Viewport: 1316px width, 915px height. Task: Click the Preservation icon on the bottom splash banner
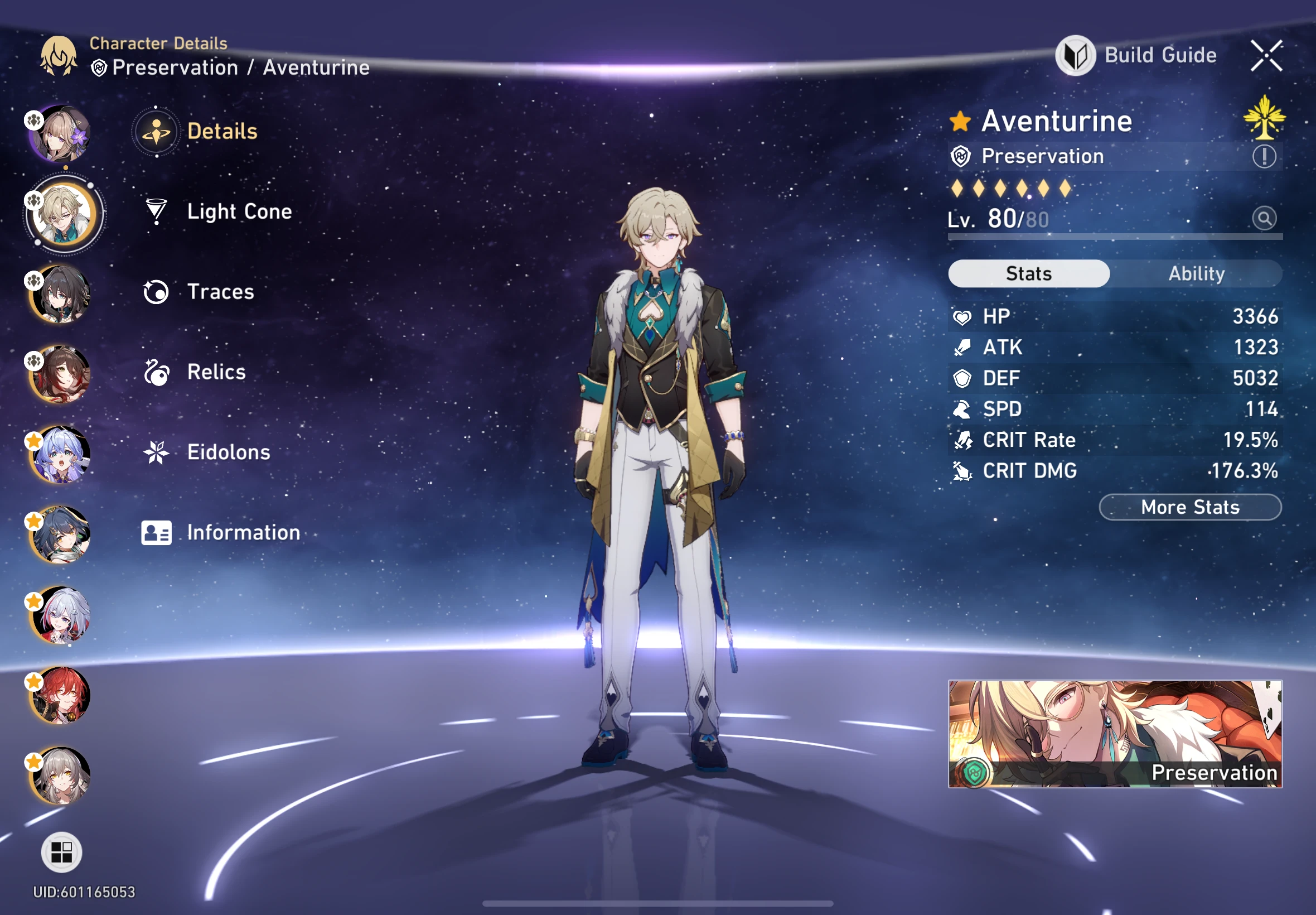coord(974,772)
